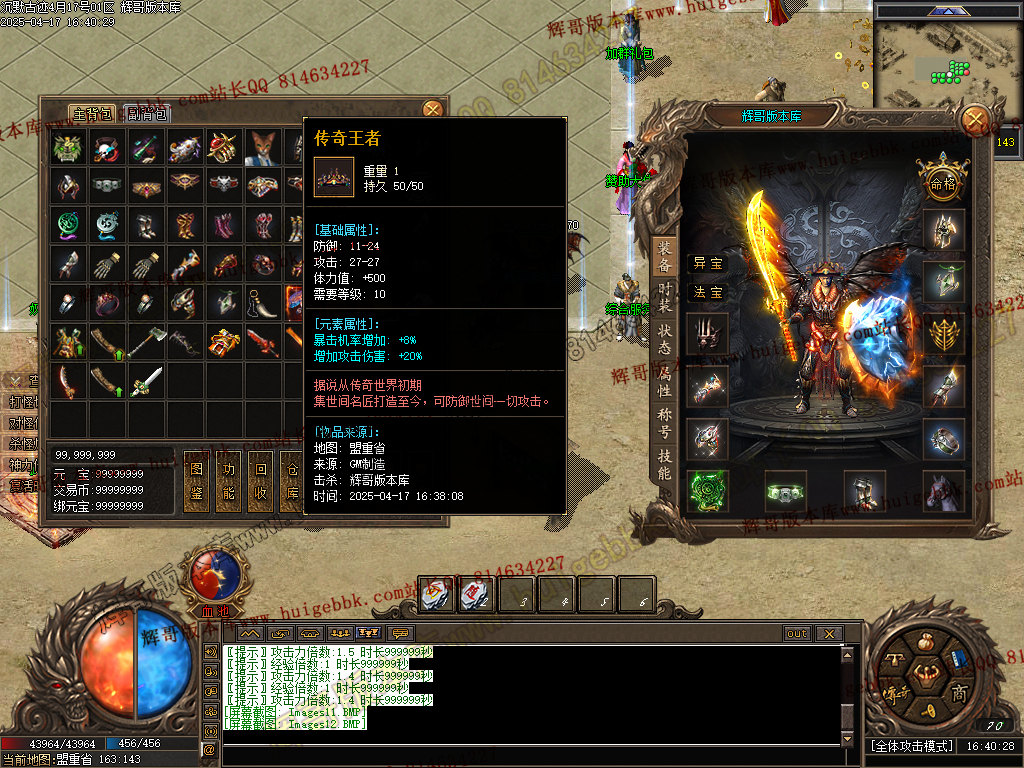Open the 命格 destiny emblem button
The height and width of the screenshot is (768, 1024).
[x=943, y=183]
